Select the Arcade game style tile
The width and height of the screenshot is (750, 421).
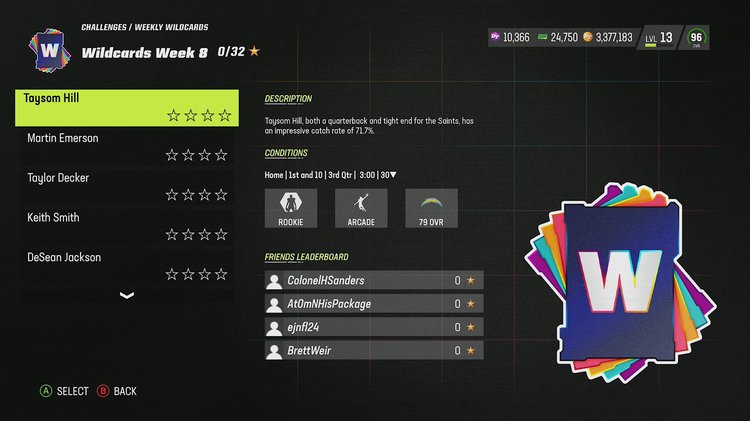[x=361, y=208]
